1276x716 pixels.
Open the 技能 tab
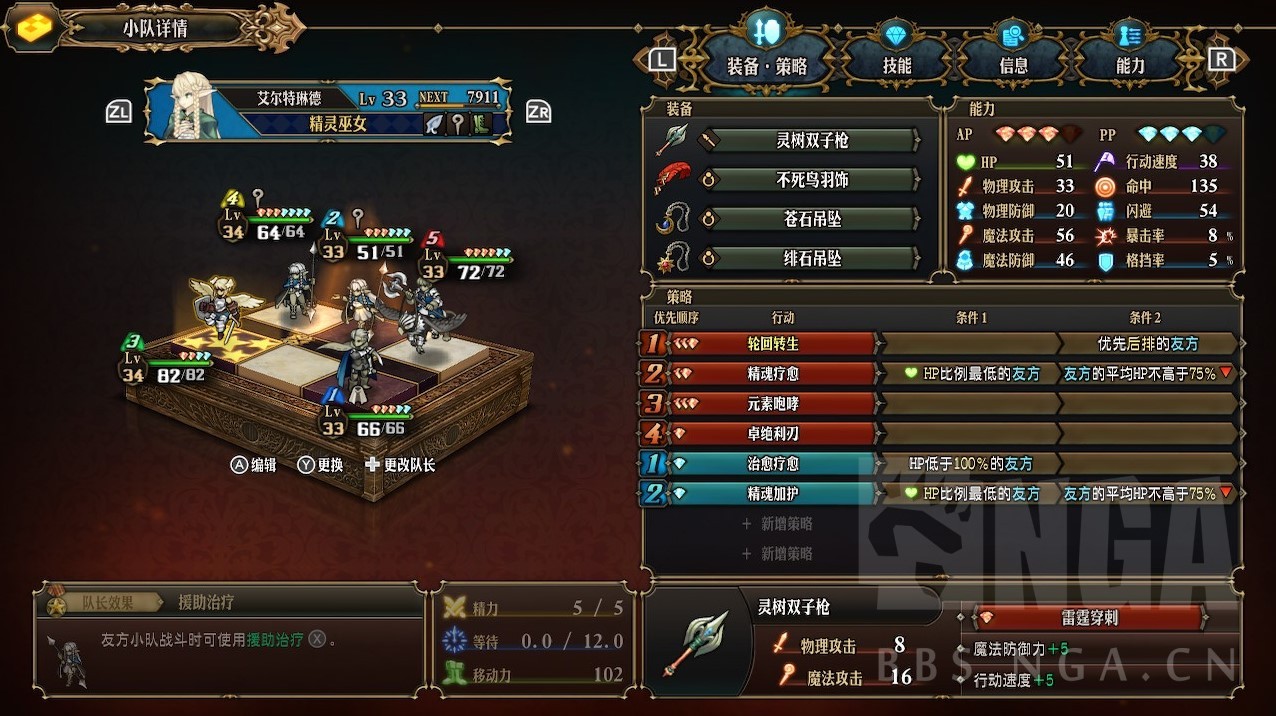pyautogui.click(x=896, y=66)
